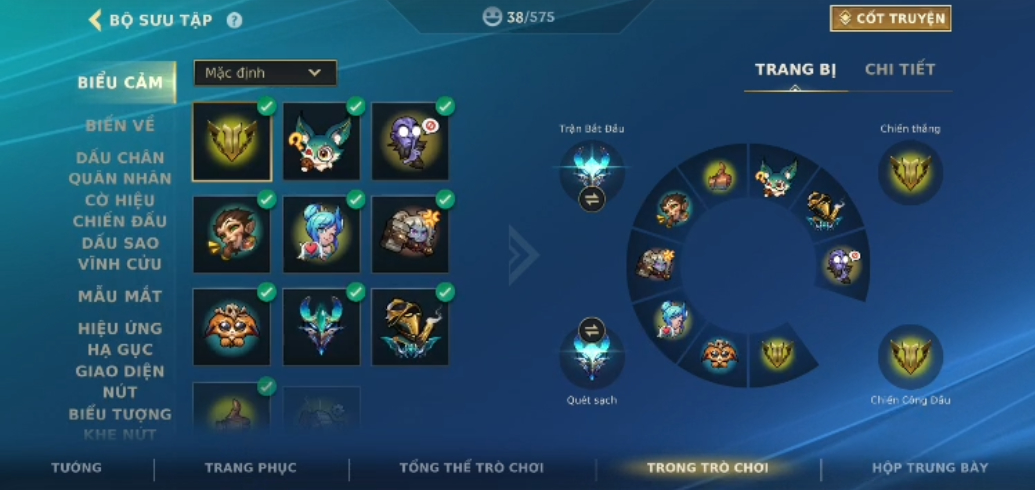1035x490 pixels.
Task: Pick the Chiến Công Đầu emote slot
Action: (910, 356)
